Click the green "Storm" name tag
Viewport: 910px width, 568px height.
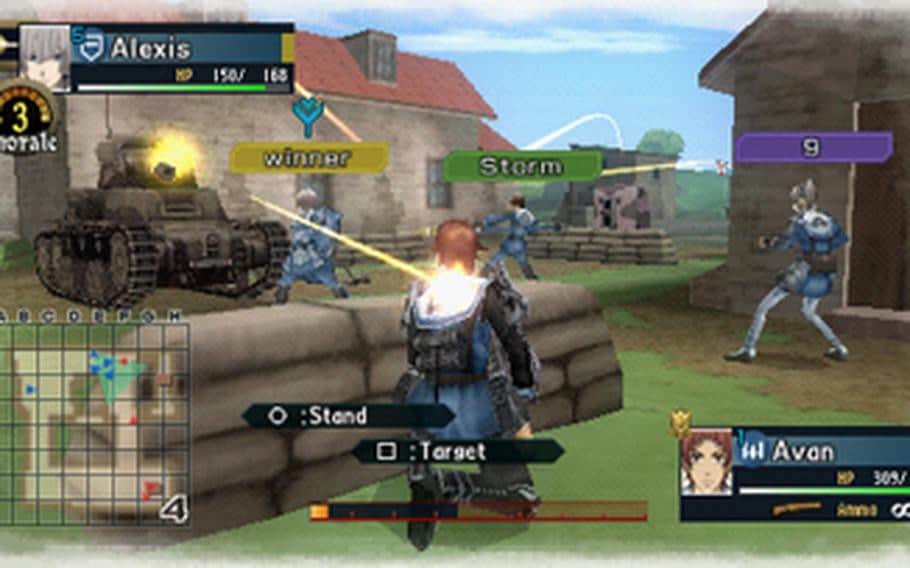[x=522, y=166]
